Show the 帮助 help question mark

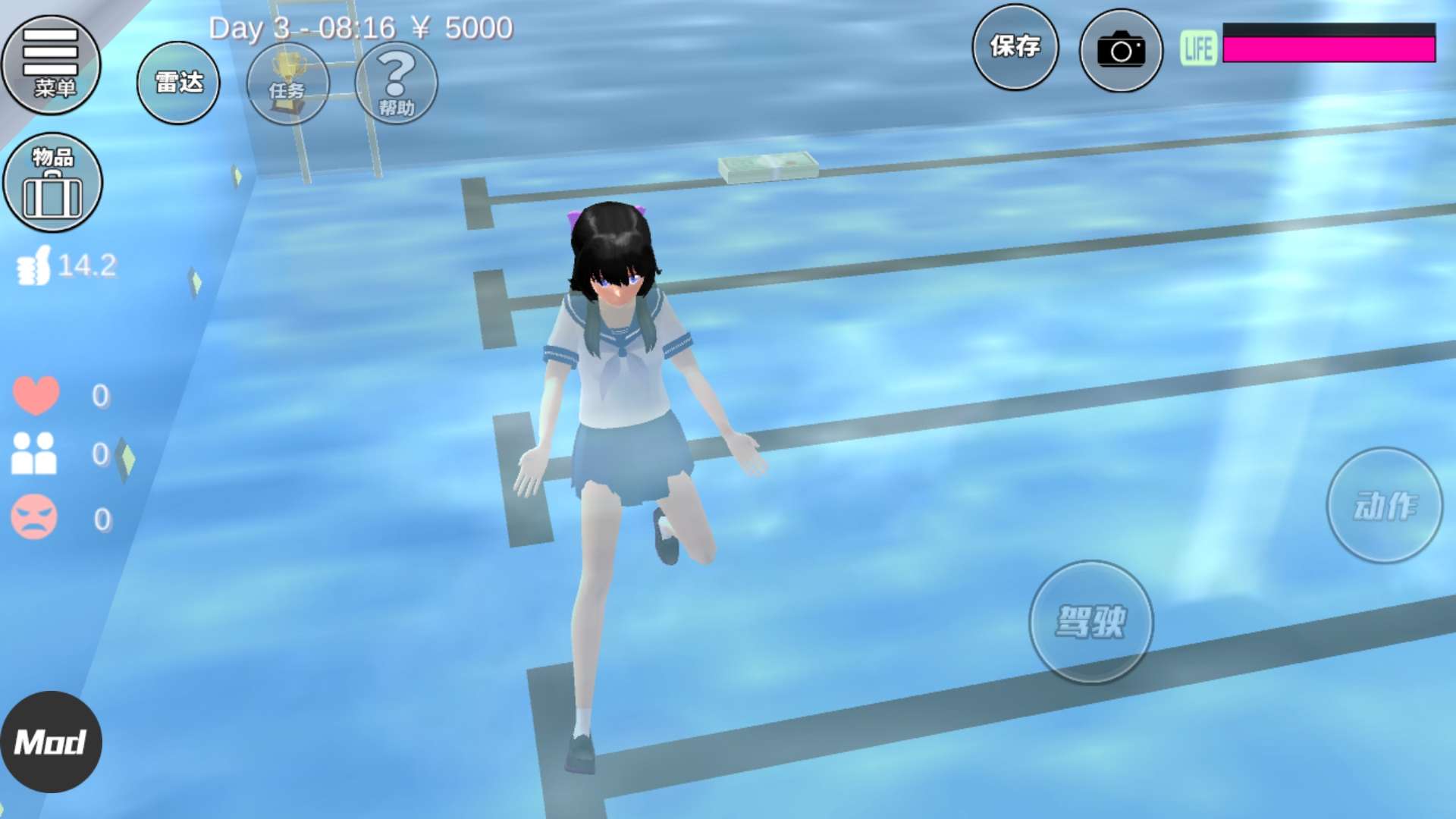click(396, 83)
